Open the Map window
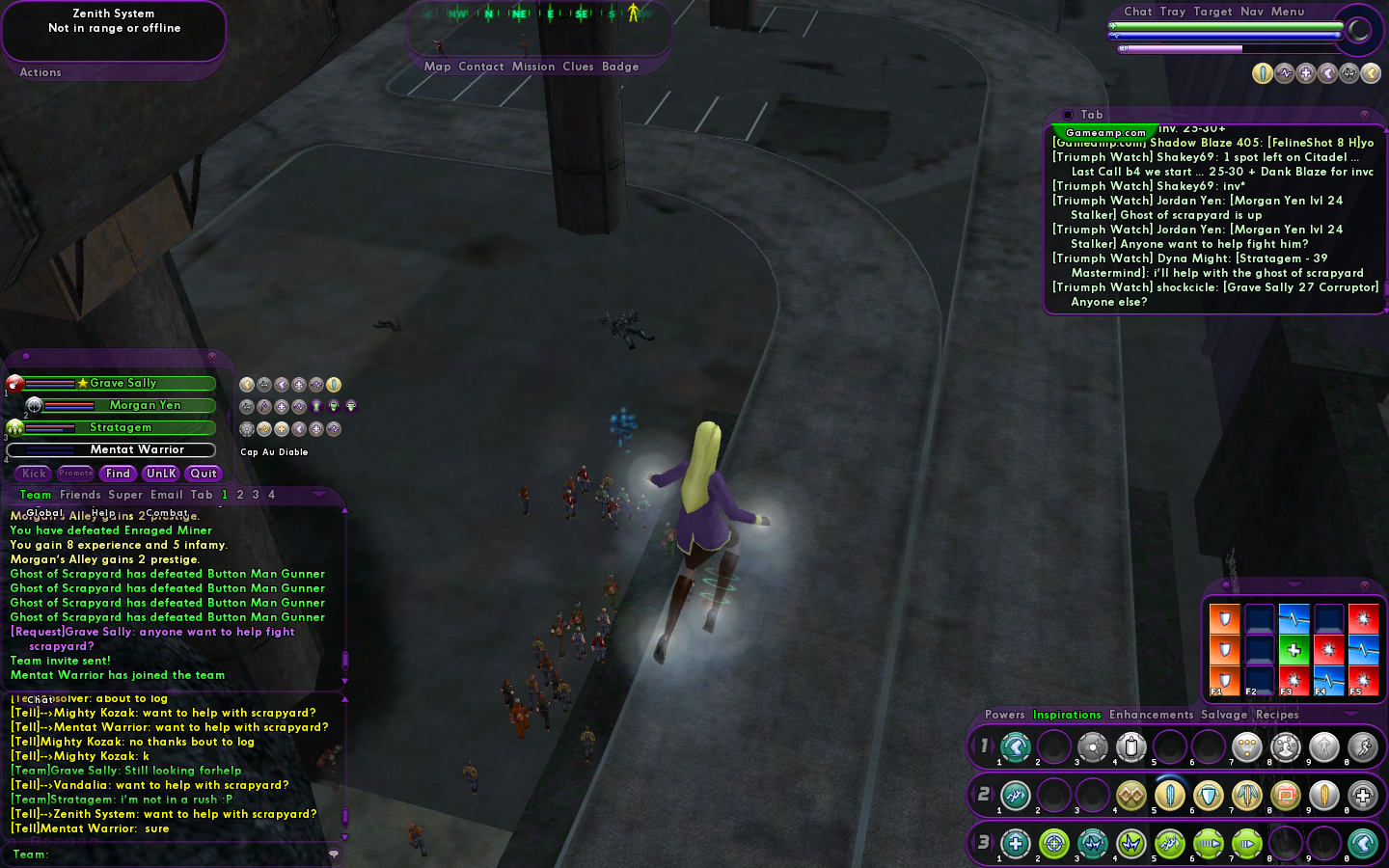 437,67
